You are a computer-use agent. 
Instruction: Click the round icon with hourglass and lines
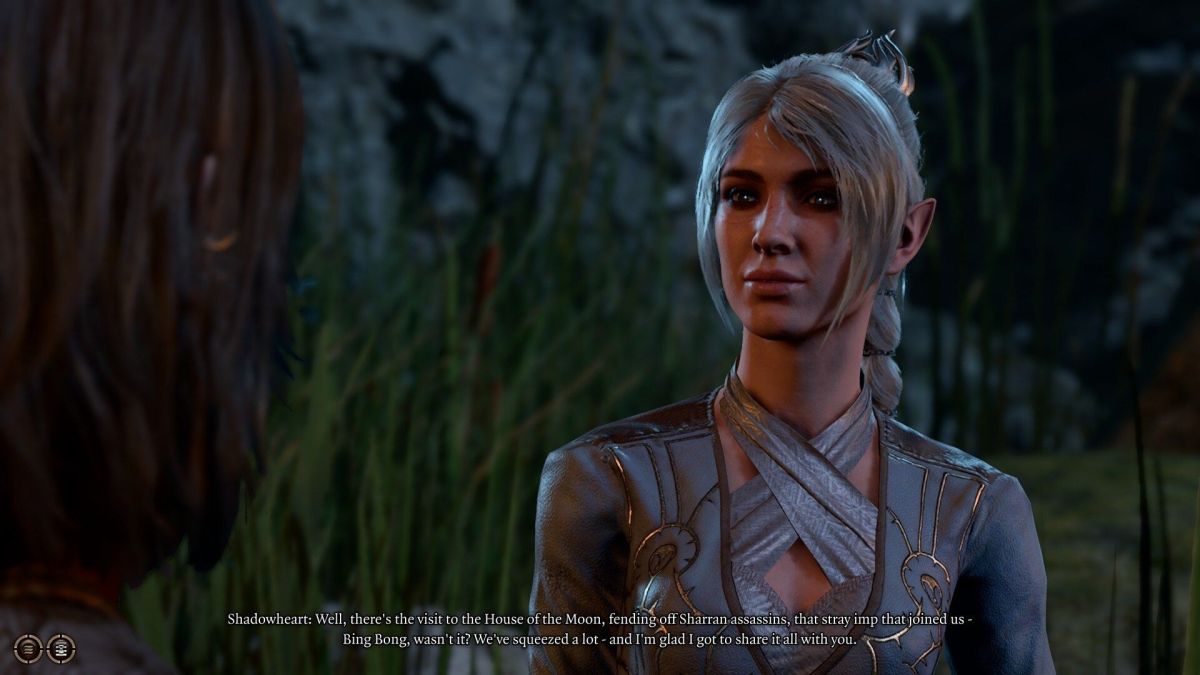pyautogui.click(x=61, y=648)
